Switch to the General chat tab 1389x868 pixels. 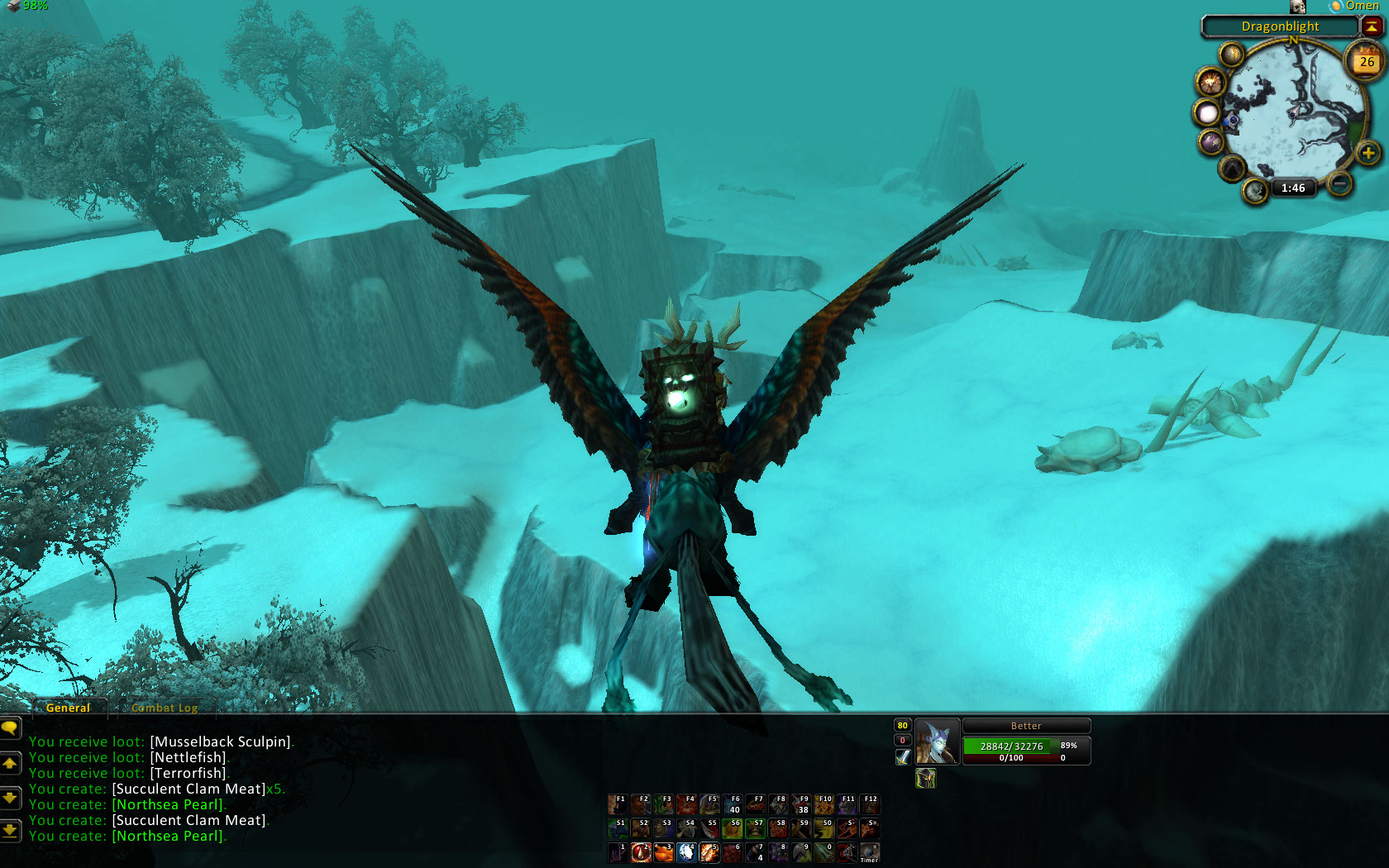[x=68, y=708]
